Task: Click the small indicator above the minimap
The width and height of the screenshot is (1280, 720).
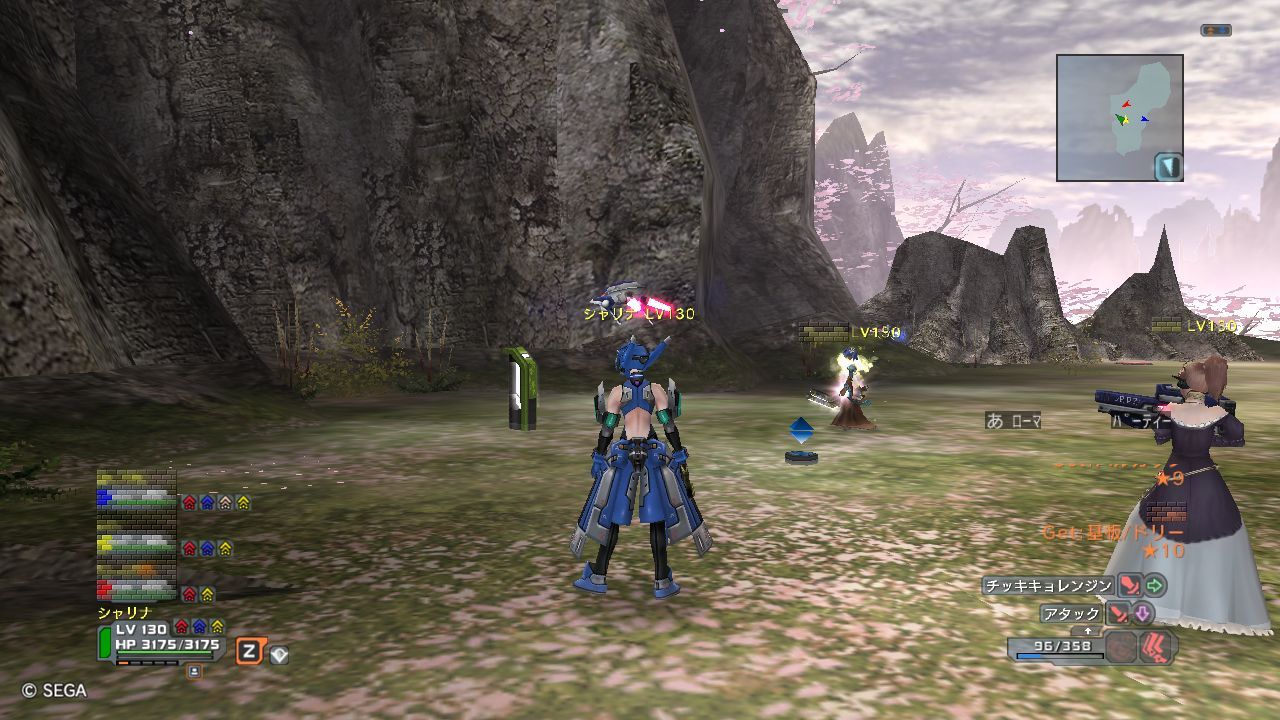Action: [x=1215, y=31]
